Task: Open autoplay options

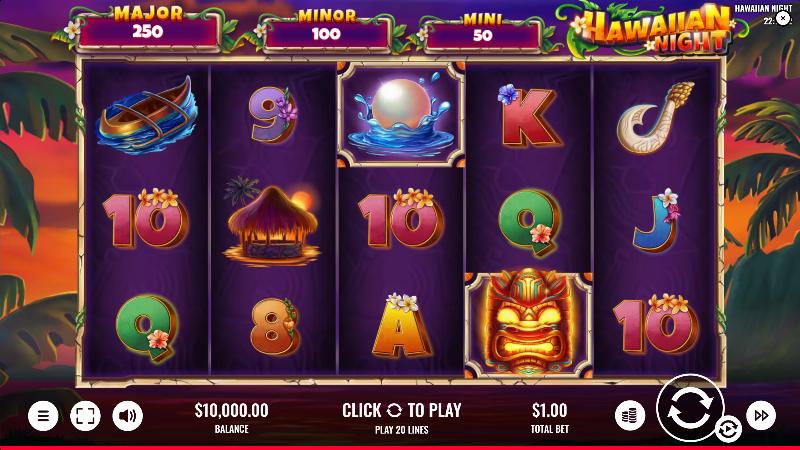Action: (727, 430)
